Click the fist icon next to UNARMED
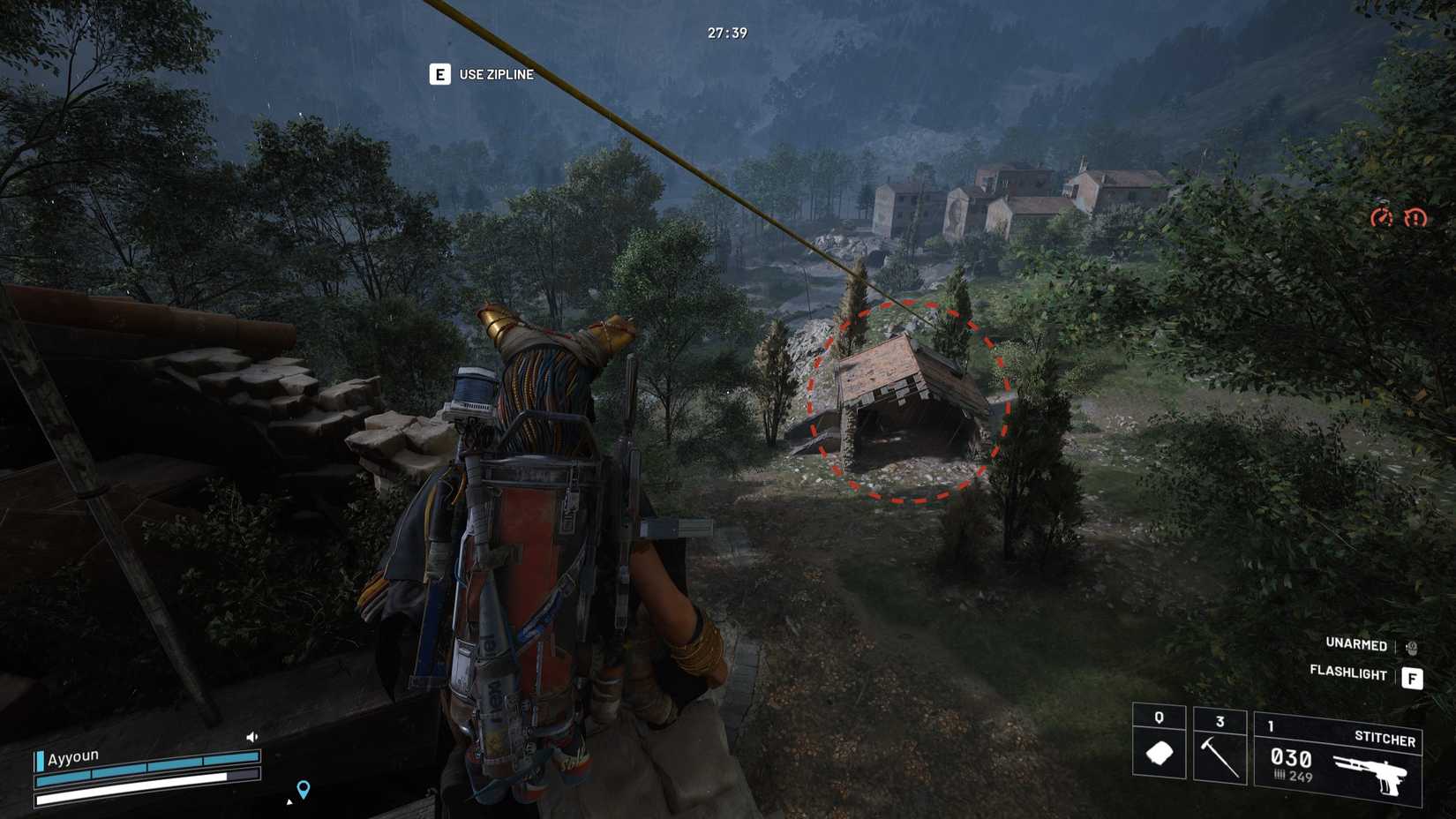1456x819 pixels. coord(1411,648)
